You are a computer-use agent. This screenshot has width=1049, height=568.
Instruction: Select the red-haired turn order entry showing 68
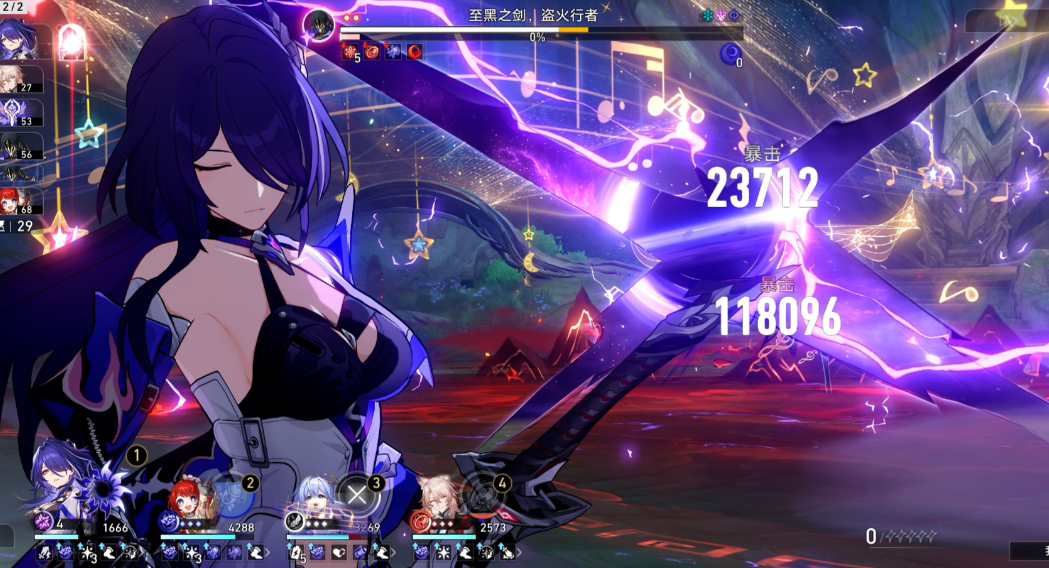click(21, 201)
